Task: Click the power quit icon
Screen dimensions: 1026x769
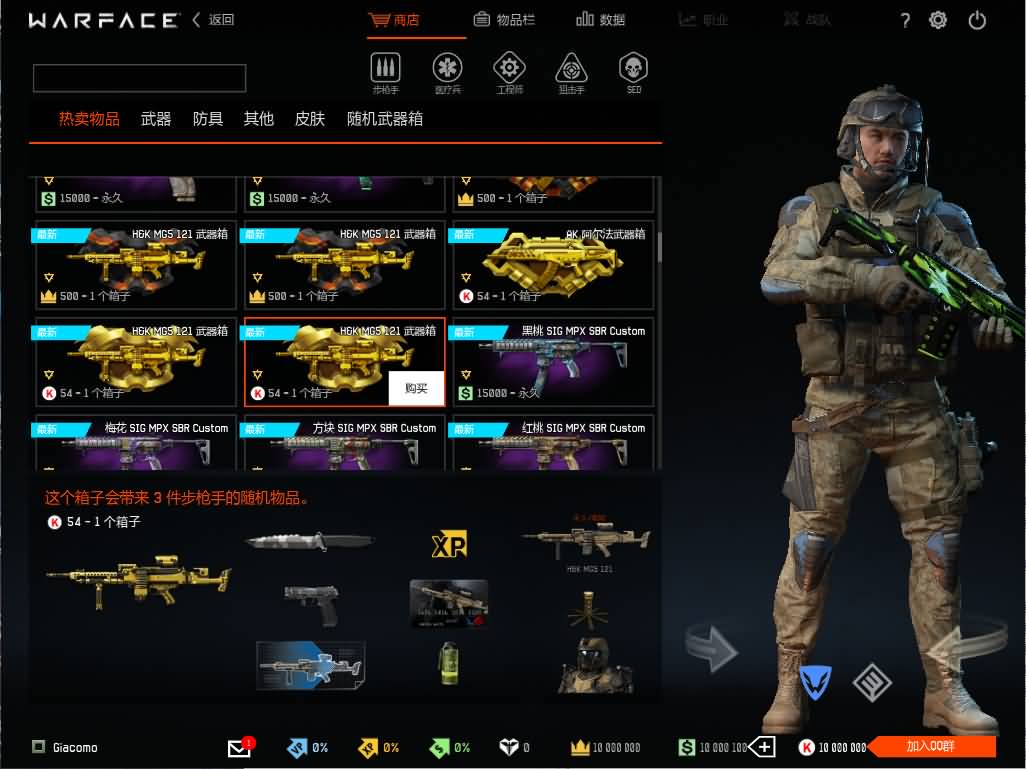Action: click(x=977, y=20)
